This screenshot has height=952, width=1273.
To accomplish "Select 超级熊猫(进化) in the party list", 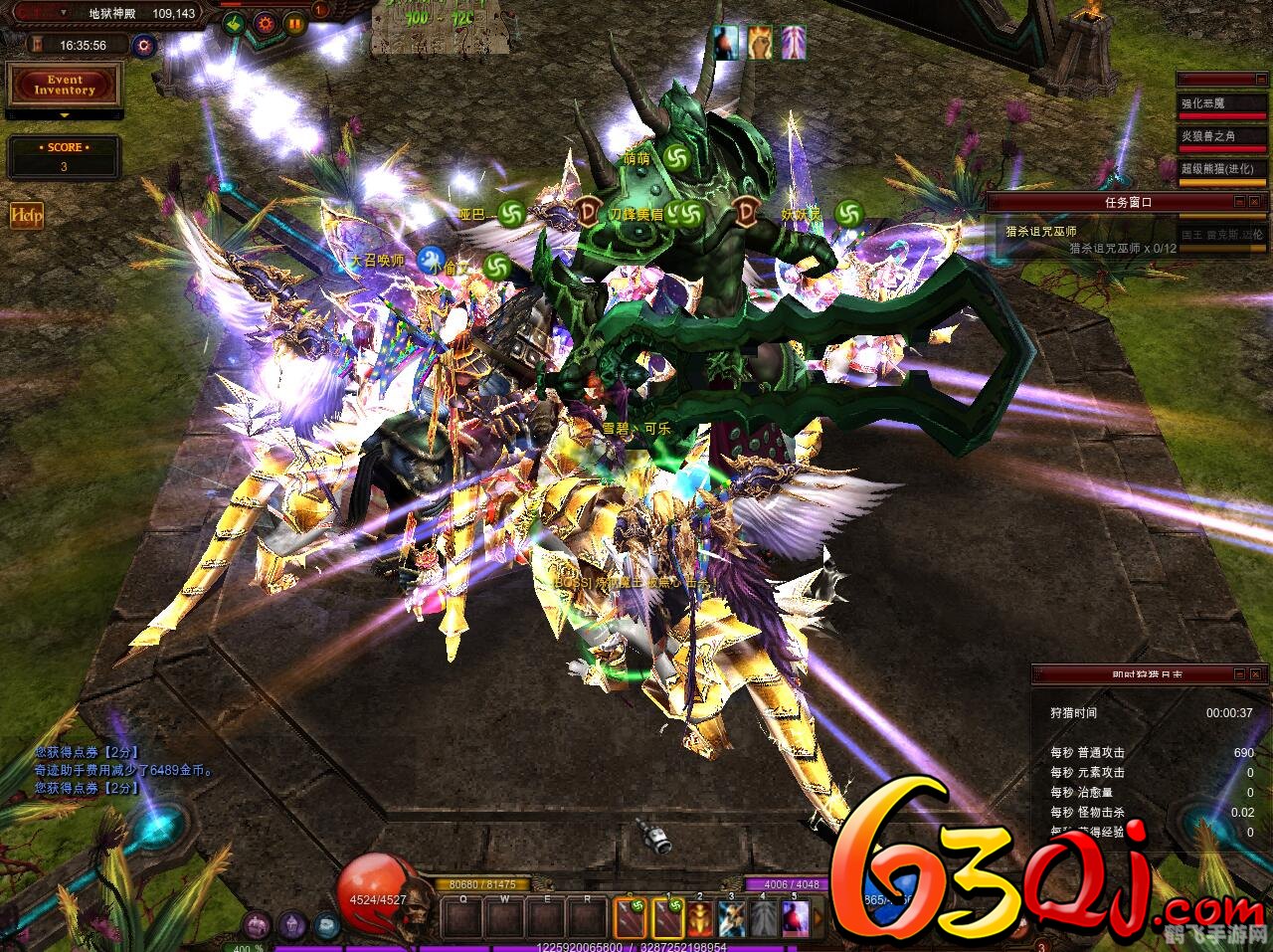I will (1222, 169).
